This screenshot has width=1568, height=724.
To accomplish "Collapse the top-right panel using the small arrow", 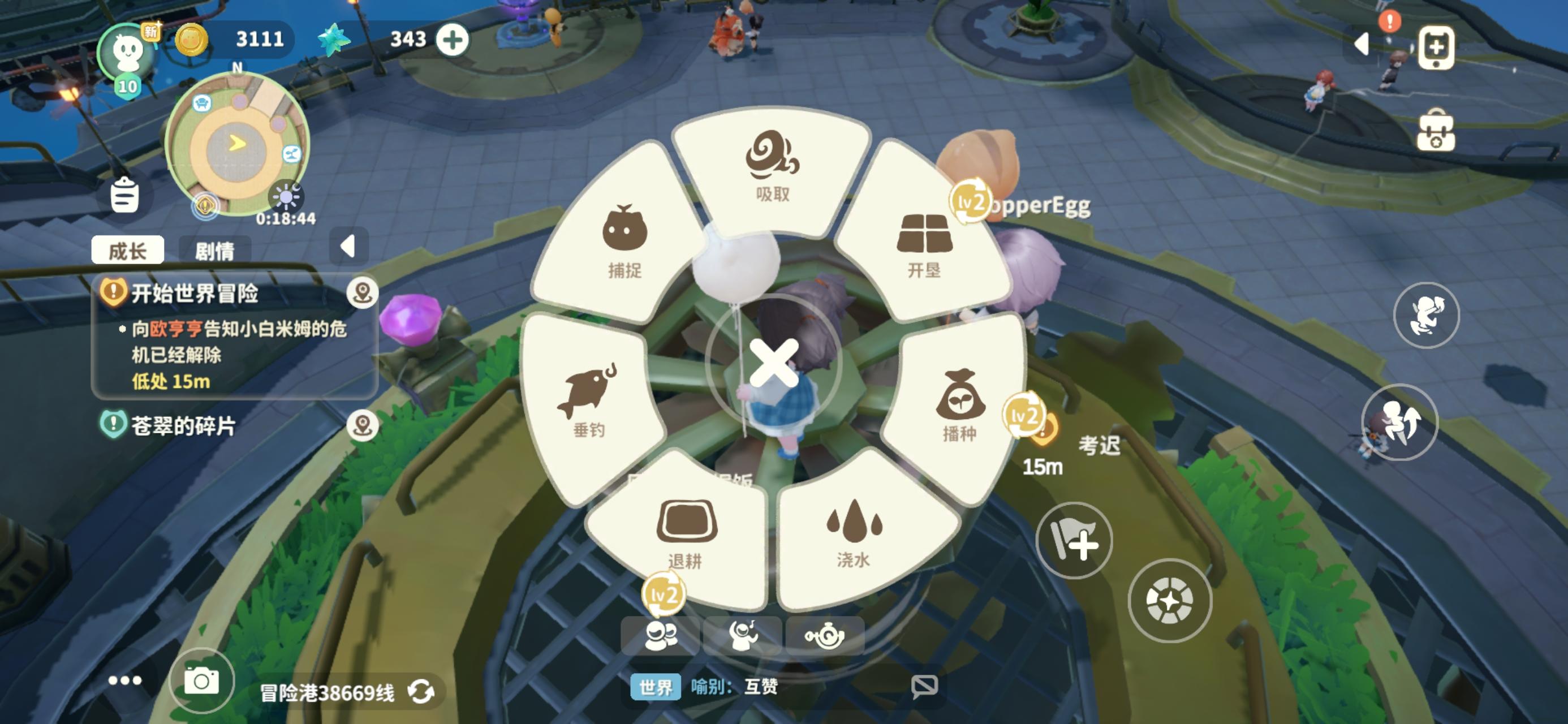I will 1362,44.
